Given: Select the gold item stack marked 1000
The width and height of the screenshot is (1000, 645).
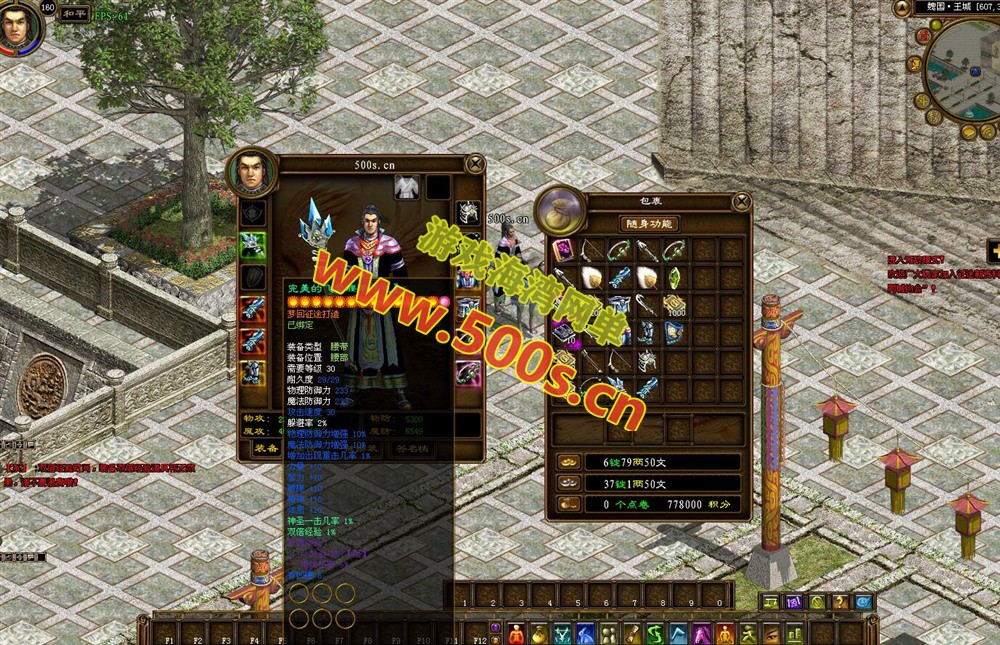Looking at the screenshot, I should [x=676, y=304].
